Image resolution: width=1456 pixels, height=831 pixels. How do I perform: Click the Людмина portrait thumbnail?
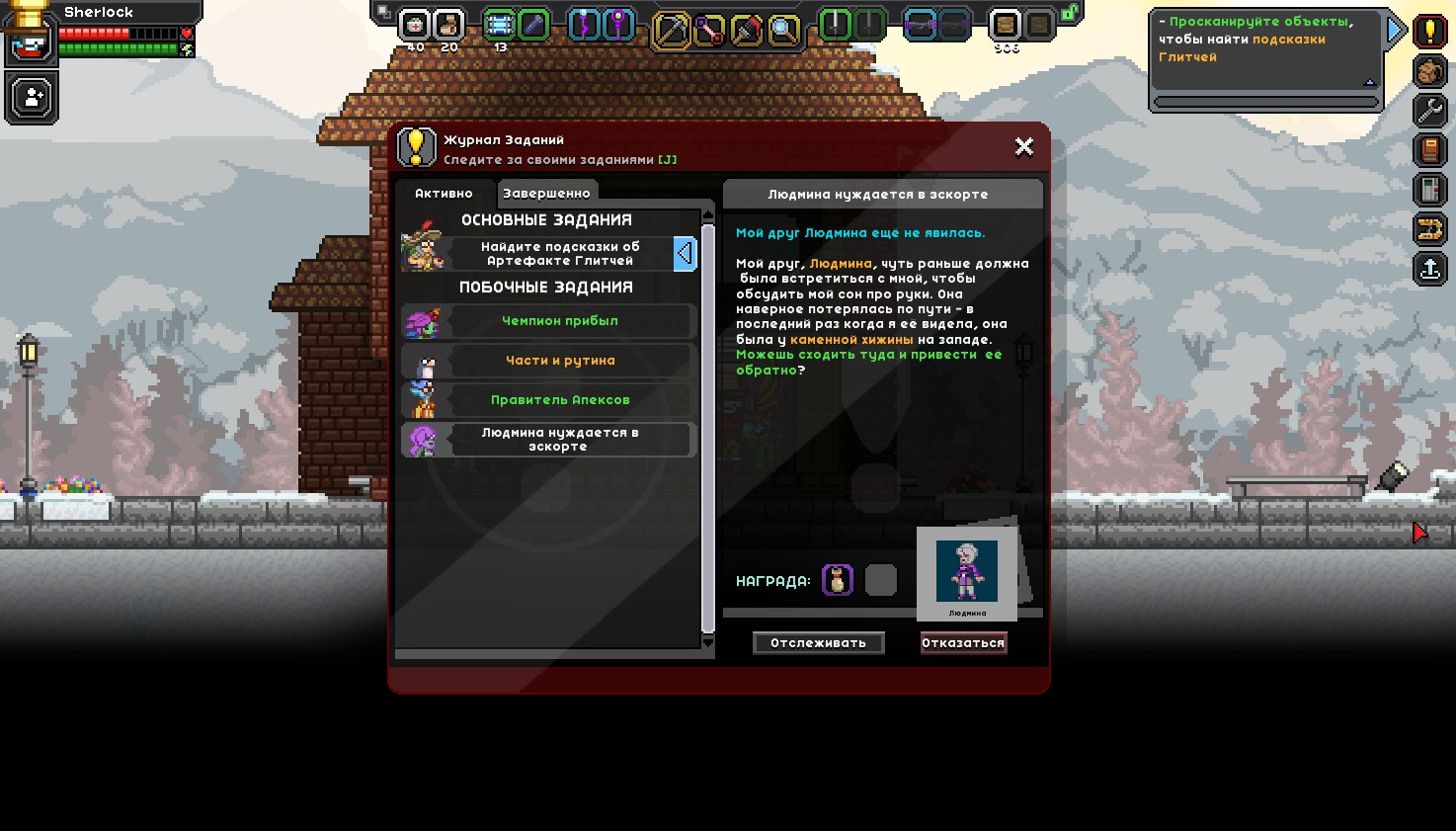[x=966, y=571]
